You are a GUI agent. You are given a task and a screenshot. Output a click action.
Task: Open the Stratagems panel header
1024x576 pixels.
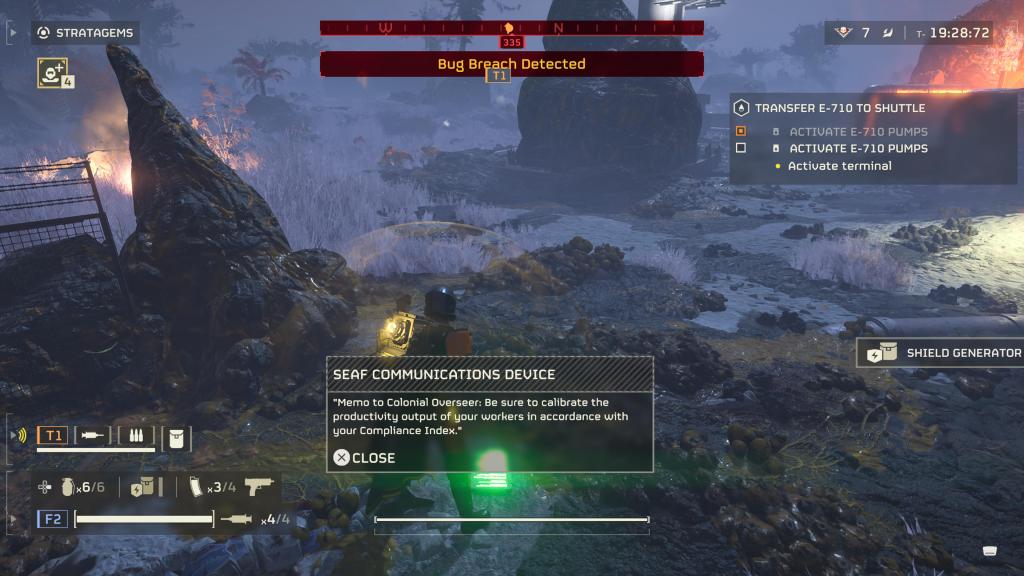pyautogui.click(x=85, y=33)
